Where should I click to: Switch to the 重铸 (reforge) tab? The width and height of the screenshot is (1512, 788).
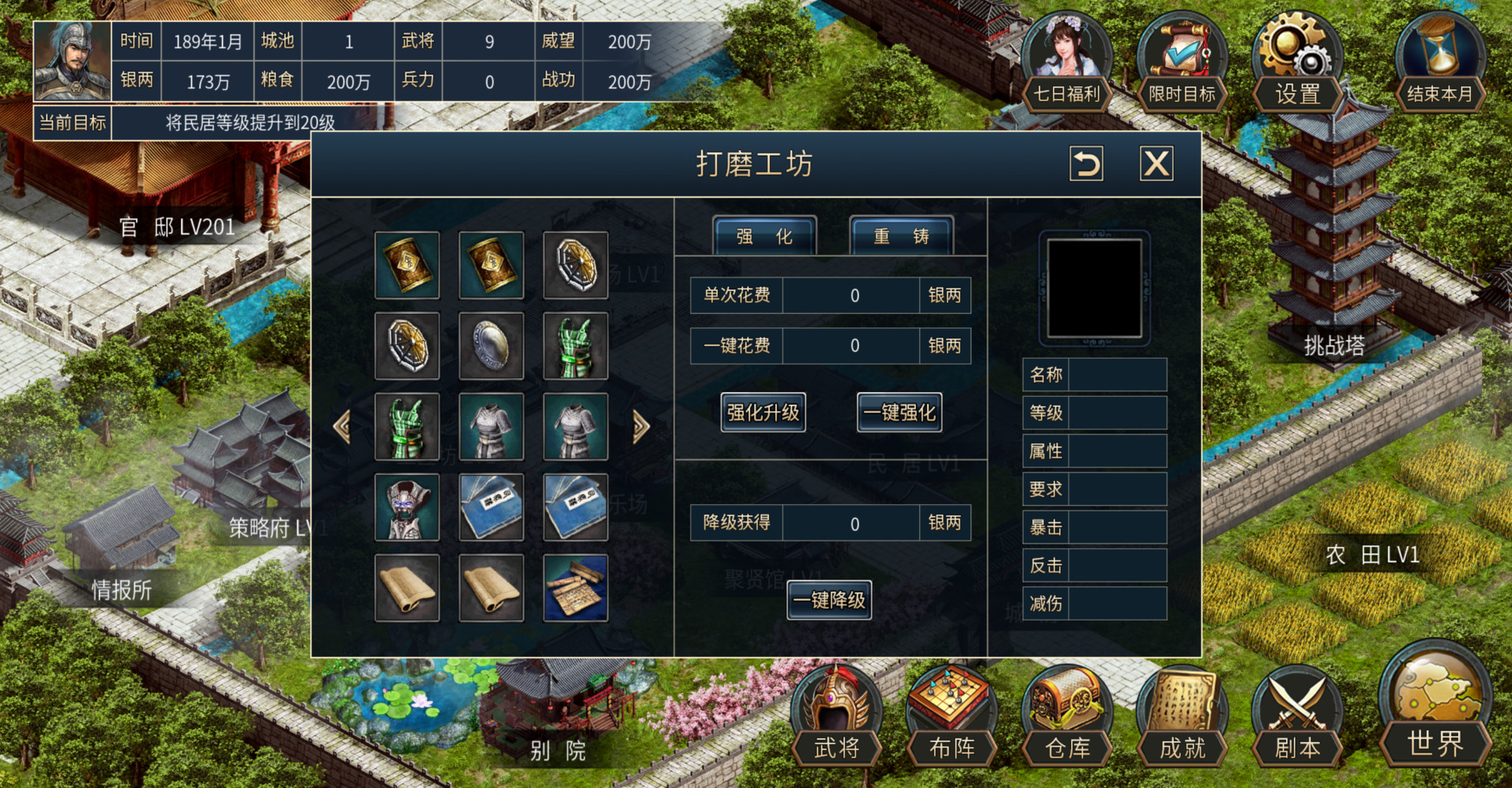(899, 236)
